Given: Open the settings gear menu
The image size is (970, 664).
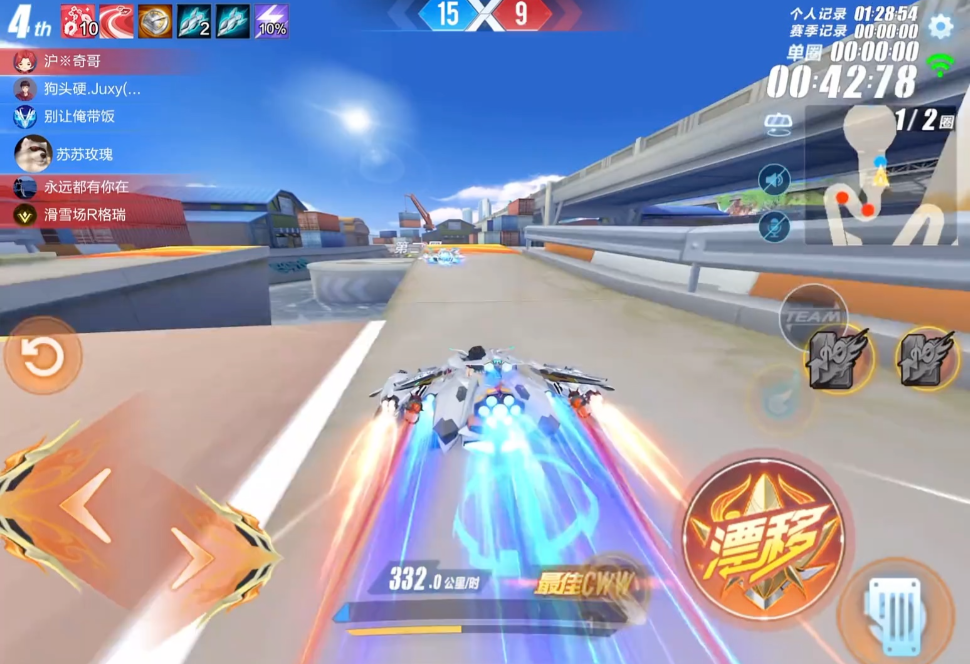Looking at the screenshot, I should tap(940, 27).
